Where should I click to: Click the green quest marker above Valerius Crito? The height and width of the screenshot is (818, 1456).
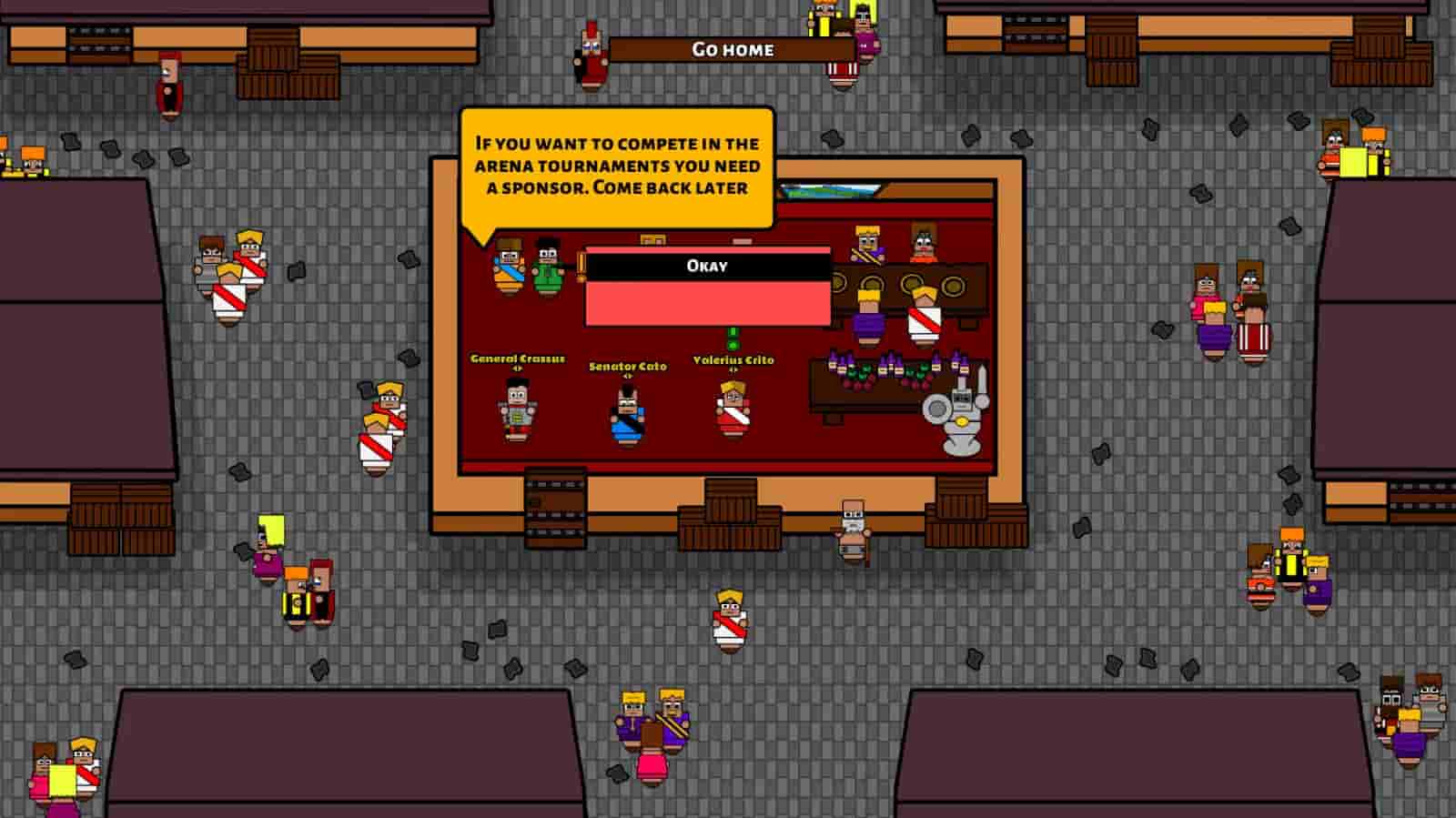click(733, 338)
